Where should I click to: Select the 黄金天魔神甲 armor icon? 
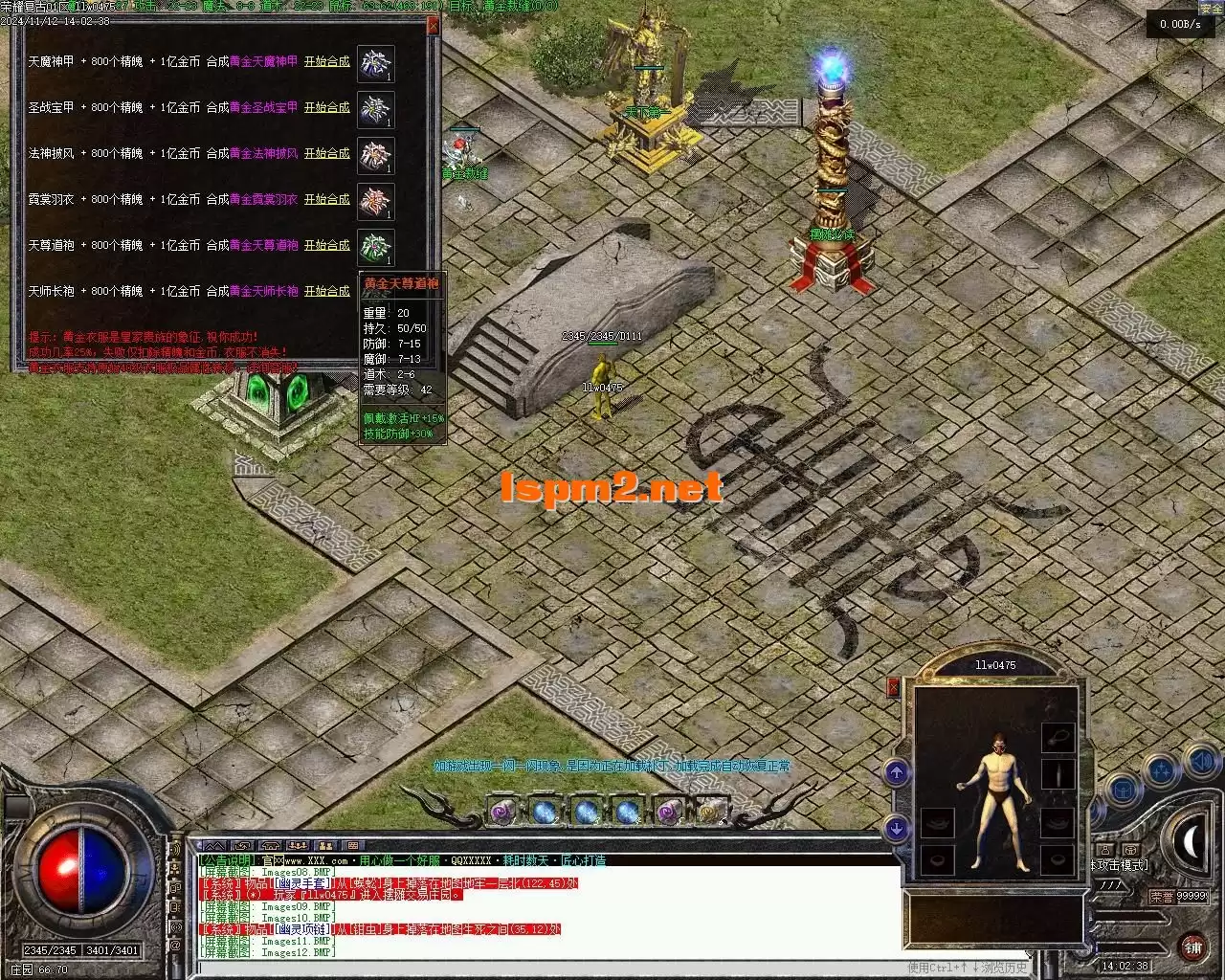click(375, 63)
